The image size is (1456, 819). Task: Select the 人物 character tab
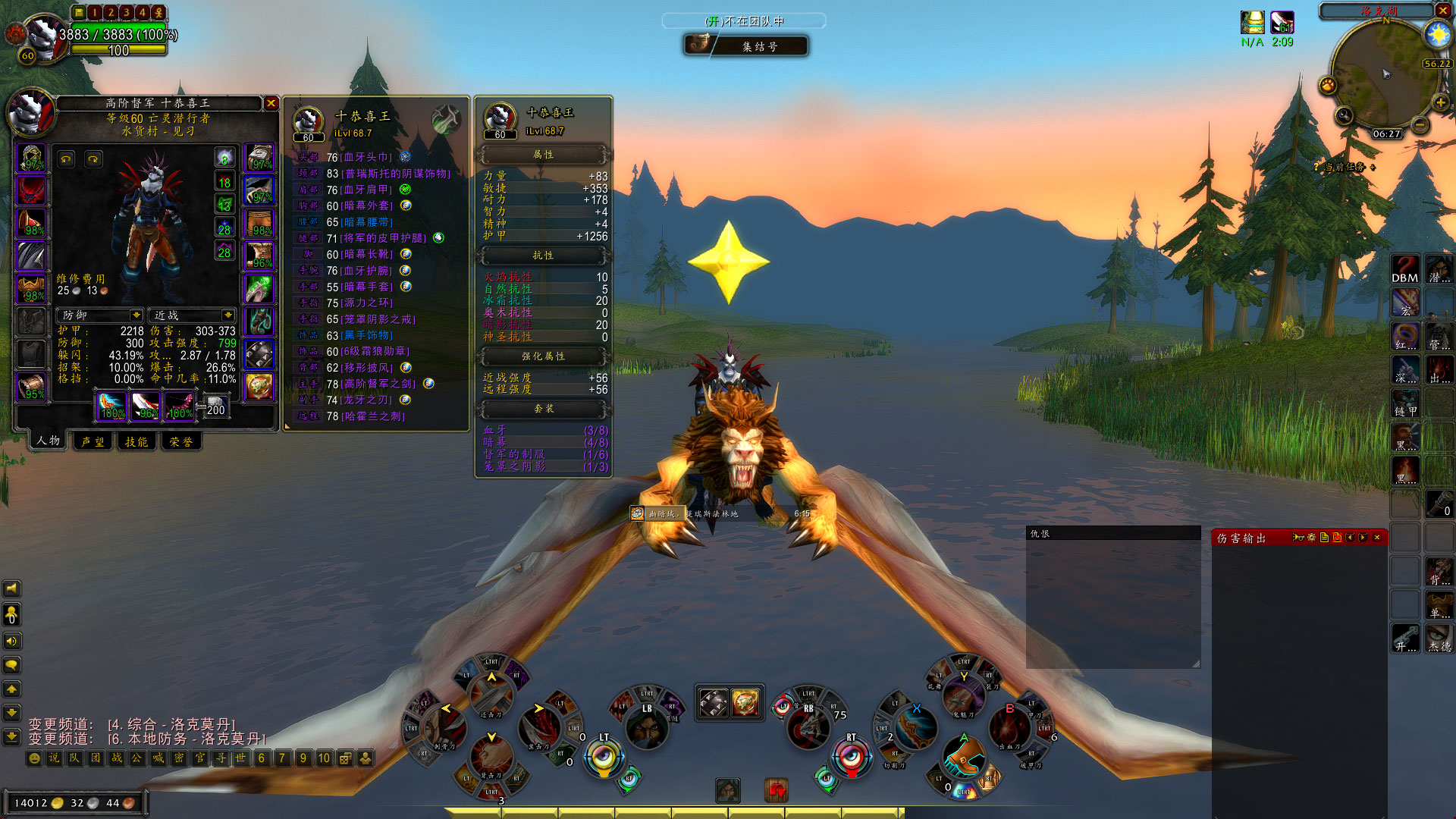pos(49,441)
